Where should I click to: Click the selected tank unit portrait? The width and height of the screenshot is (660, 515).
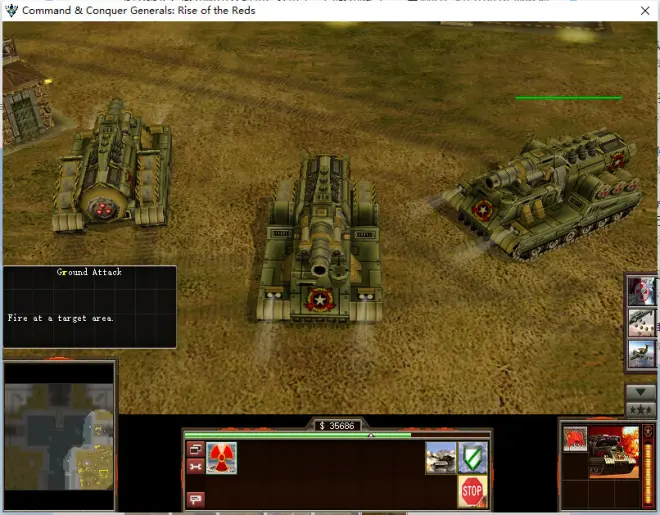pyautogui.click(x=614, y=451)
